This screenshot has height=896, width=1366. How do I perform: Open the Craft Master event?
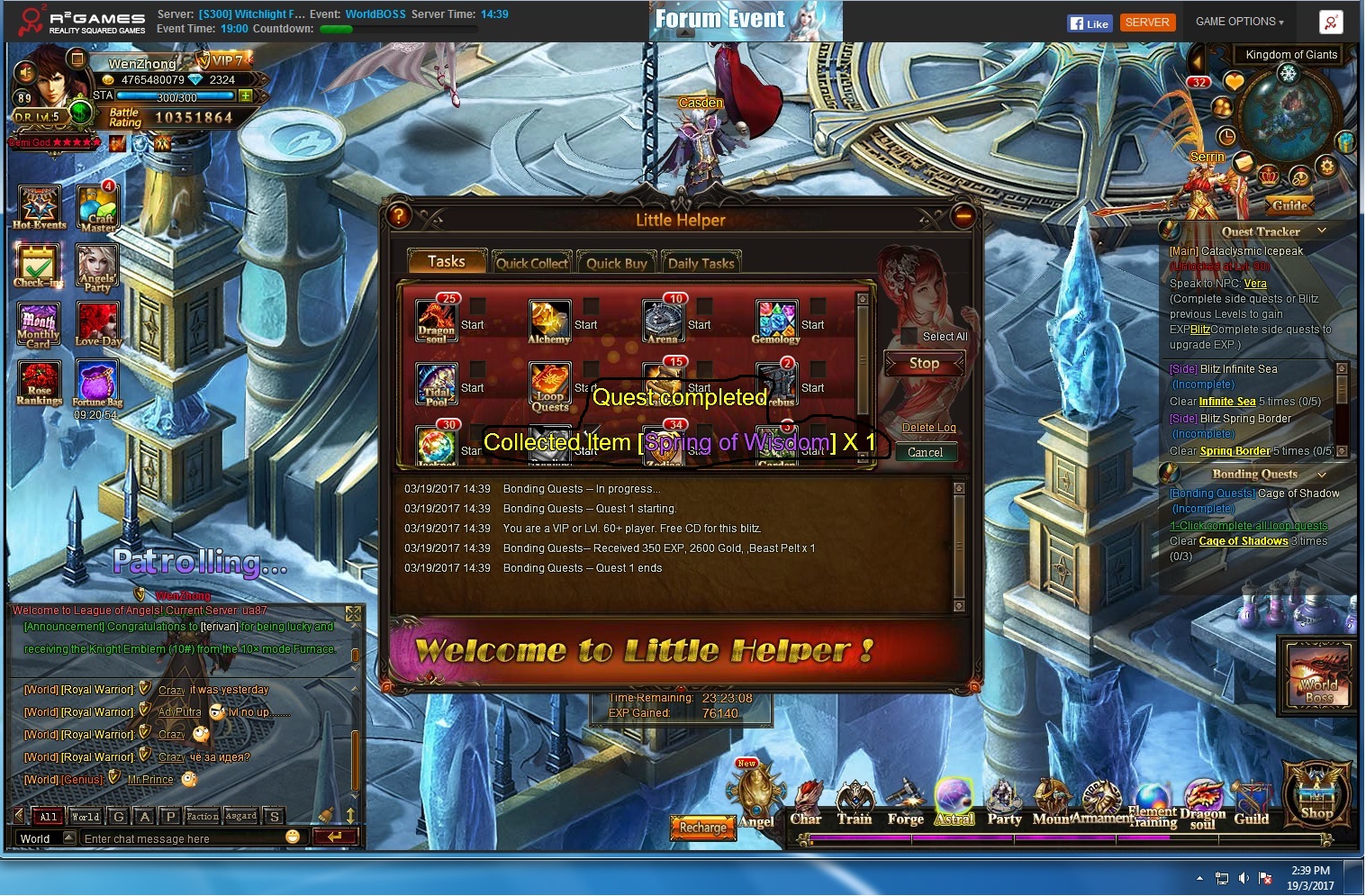(98, 208)
